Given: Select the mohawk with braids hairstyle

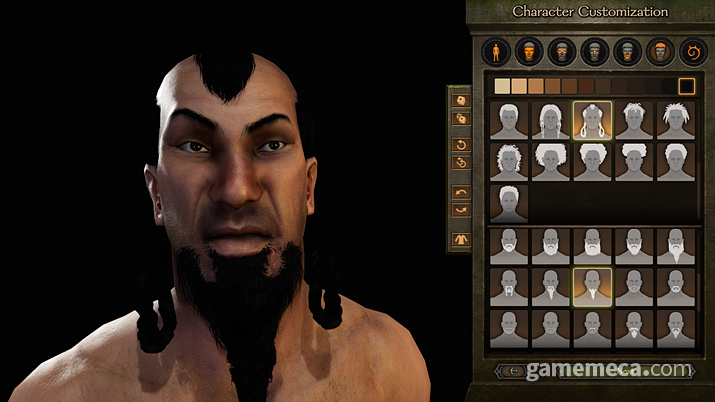Looking at the screenshot, I should coord(591,120).
